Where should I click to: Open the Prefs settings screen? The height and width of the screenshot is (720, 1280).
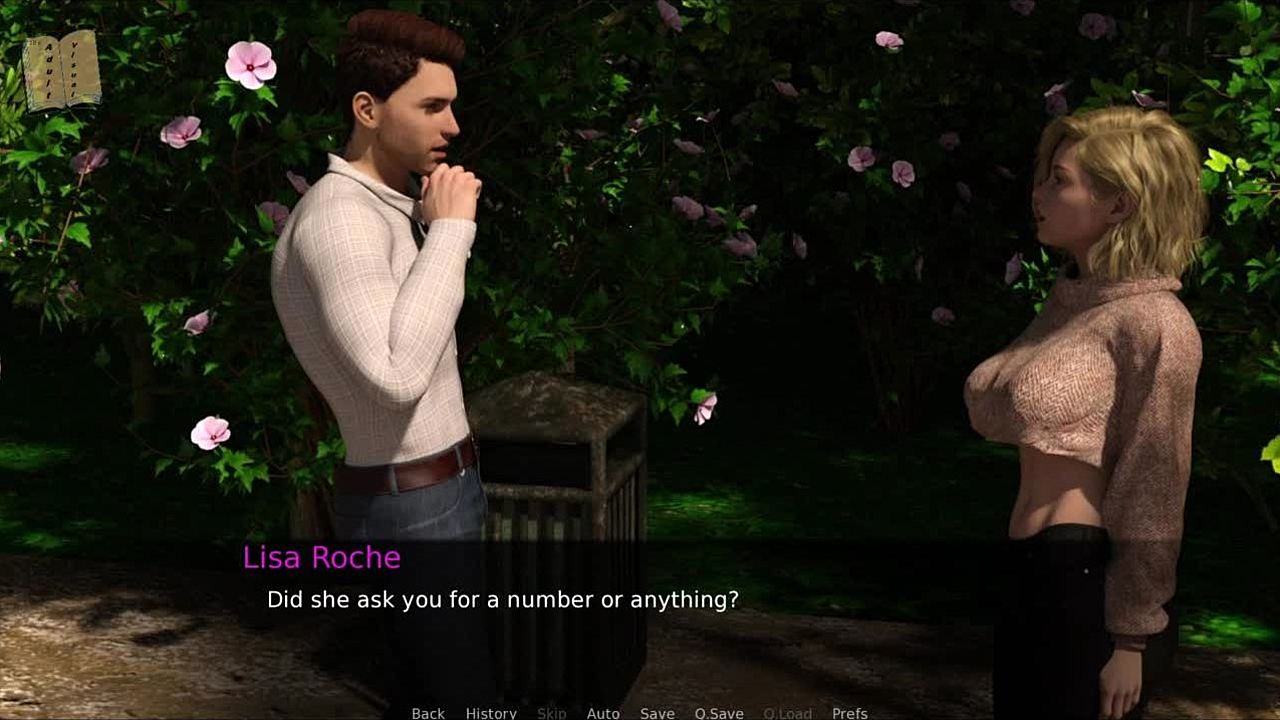tap(849, 712)
